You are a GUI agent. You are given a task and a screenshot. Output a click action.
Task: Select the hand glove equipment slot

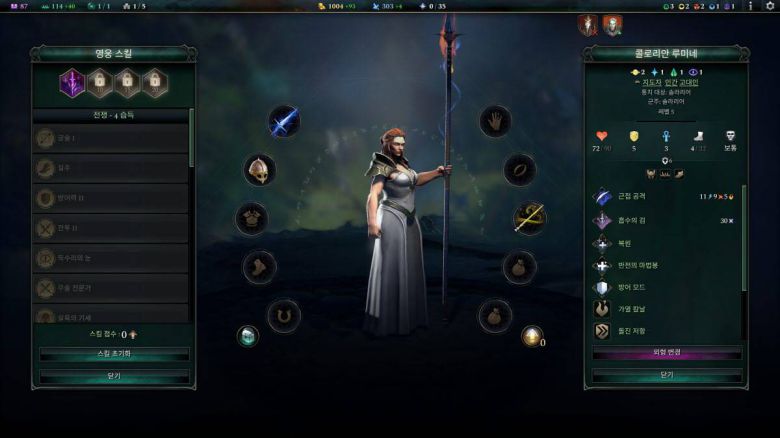494,122
